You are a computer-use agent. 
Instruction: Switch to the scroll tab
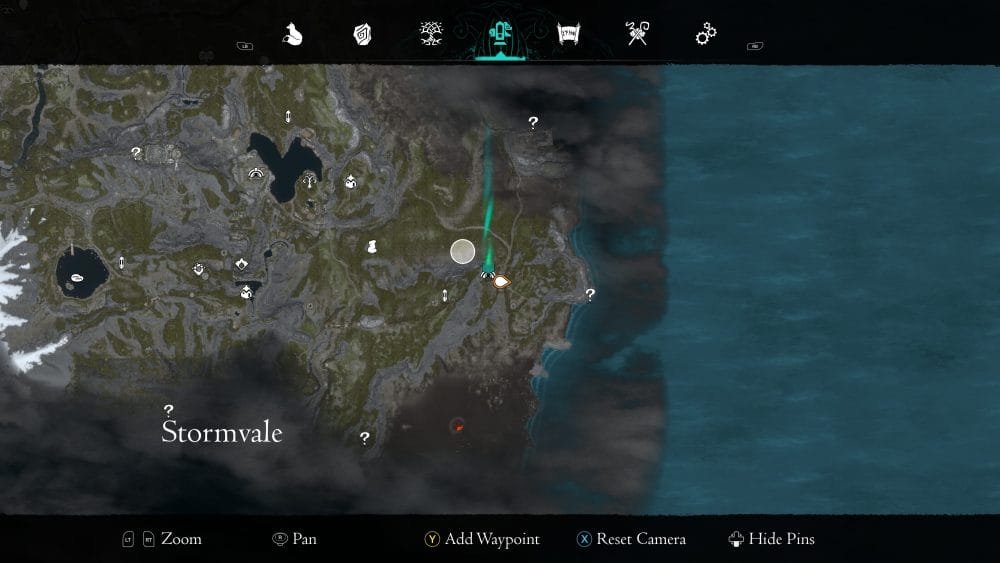tap(568, 35)
